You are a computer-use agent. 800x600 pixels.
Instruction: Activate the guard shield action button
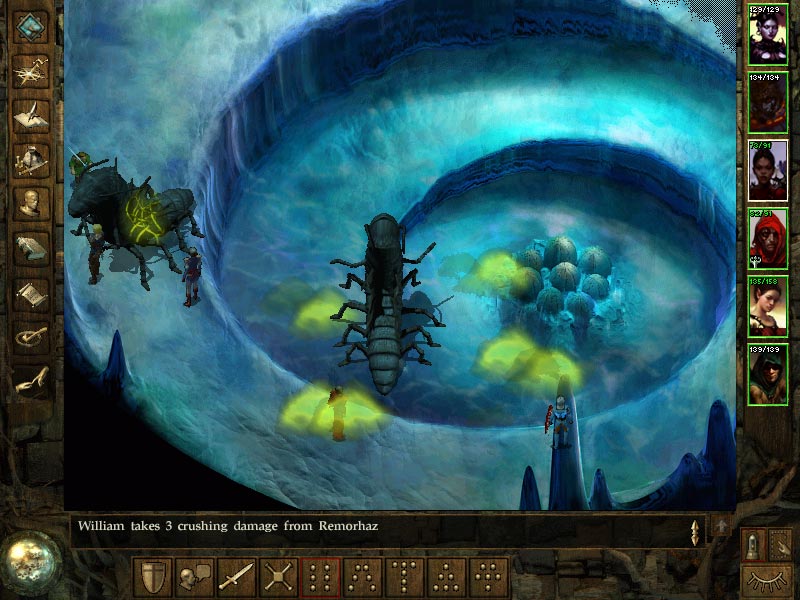152,577
